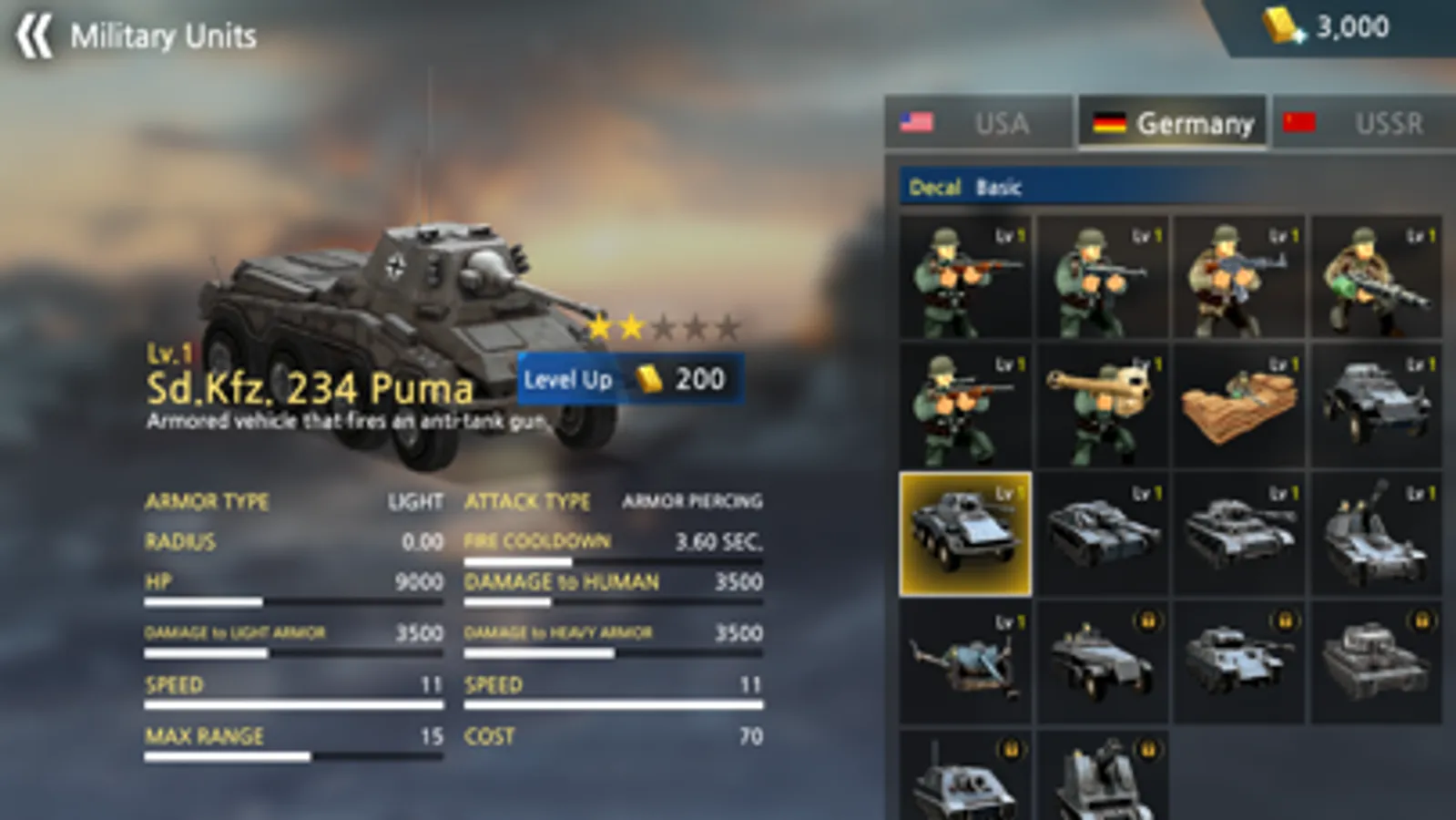This screenshot has height=820, width=1456.
Task: Open the Decal tab
Action: pyautogui.click(x=935, y=187)
